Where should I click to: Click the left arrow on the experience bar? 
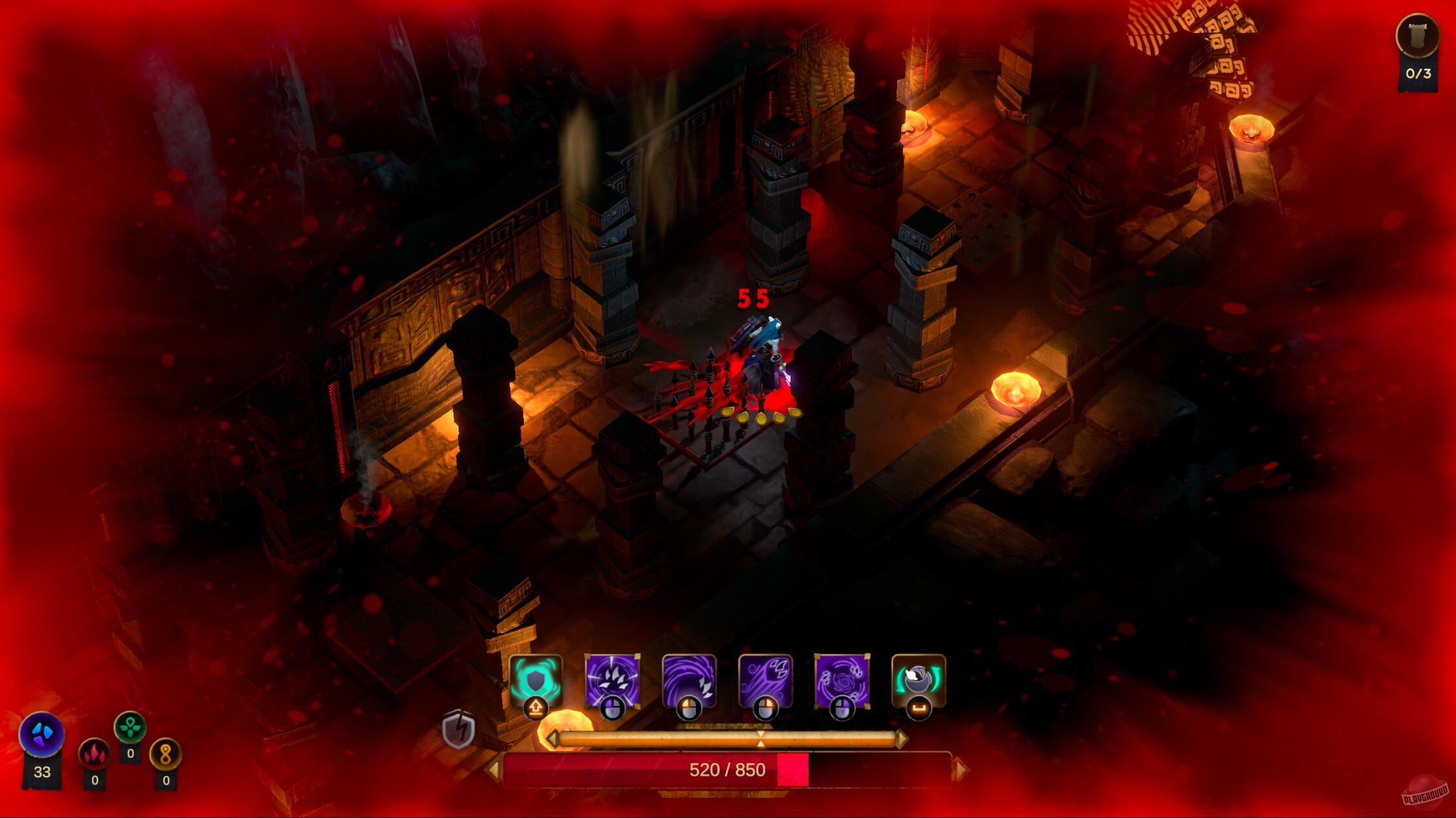pyautogui.click(x=554, y=739)
